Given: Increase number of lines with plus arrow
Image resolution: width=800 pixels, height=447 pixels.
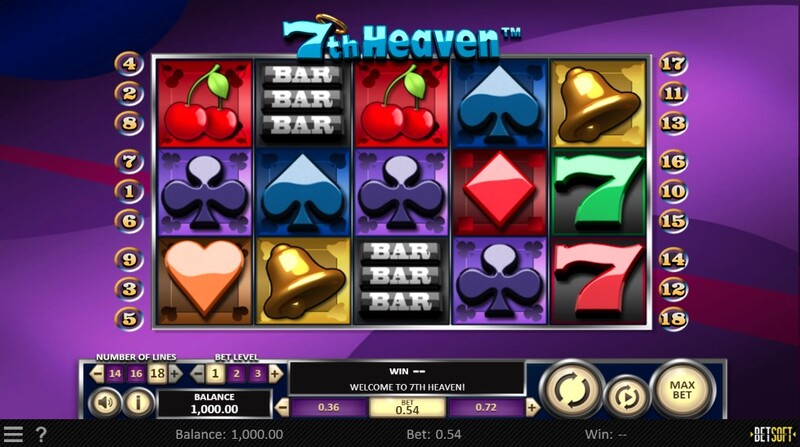Looking at the screenshot, I should [x=175, y=373].
